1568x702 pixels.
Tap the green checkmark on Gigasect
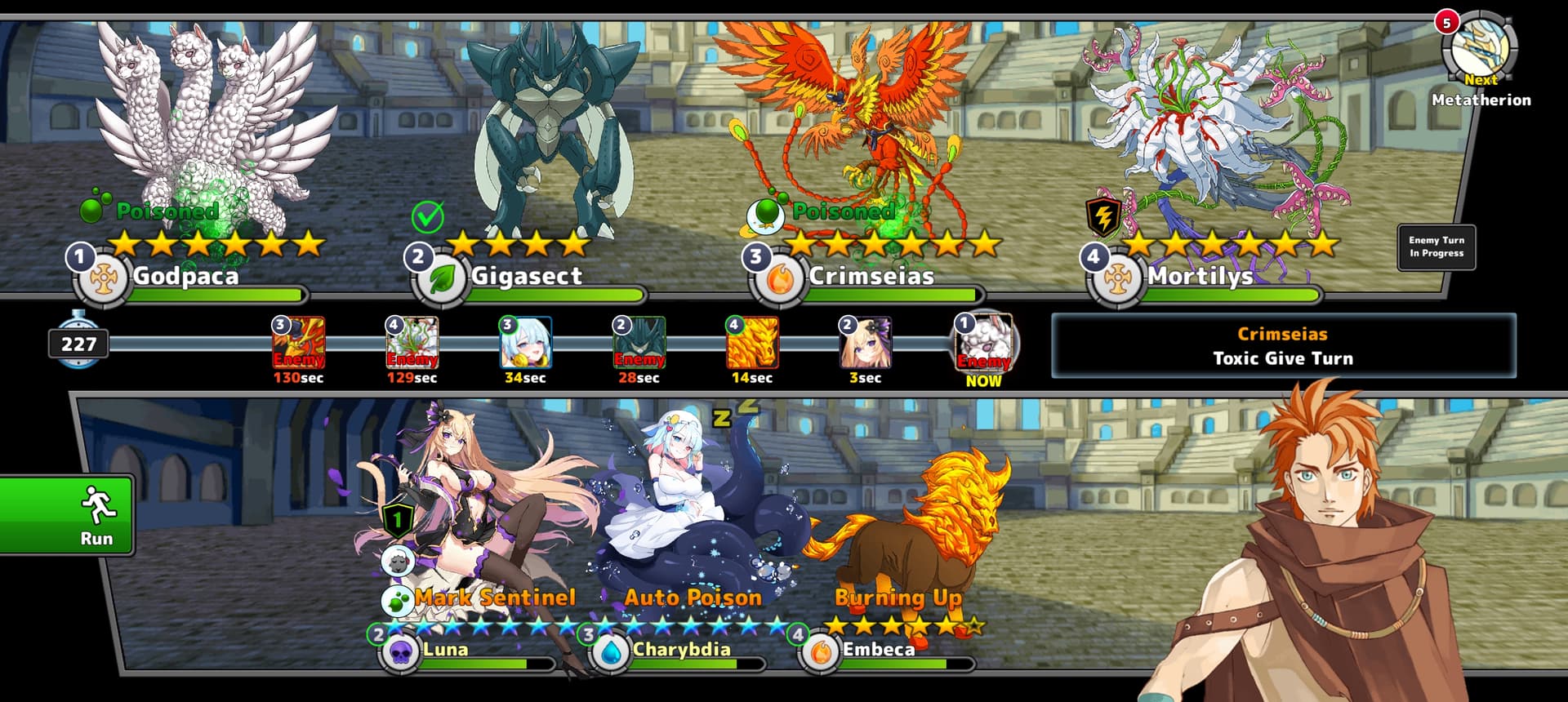(427, 217)
